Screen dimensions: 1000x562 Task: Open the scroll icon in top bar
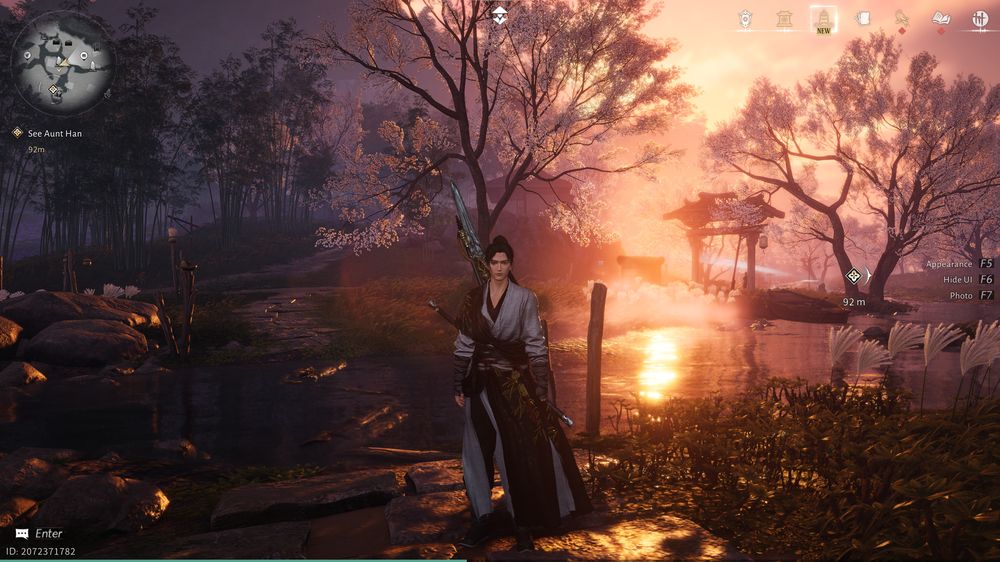(862, 19)
